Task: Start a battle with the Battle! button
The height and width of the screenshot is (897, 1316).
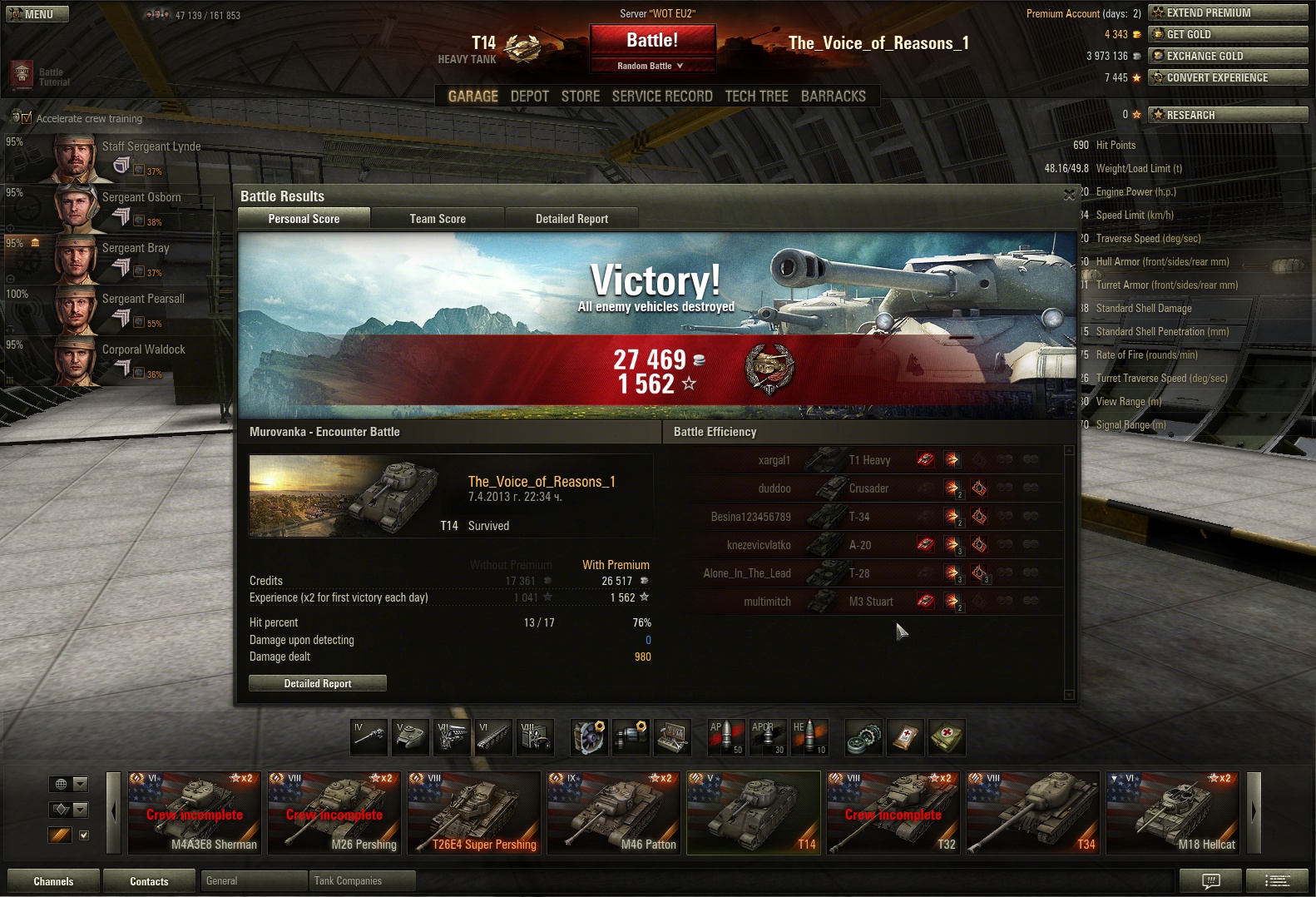Action: click(652, 40)
